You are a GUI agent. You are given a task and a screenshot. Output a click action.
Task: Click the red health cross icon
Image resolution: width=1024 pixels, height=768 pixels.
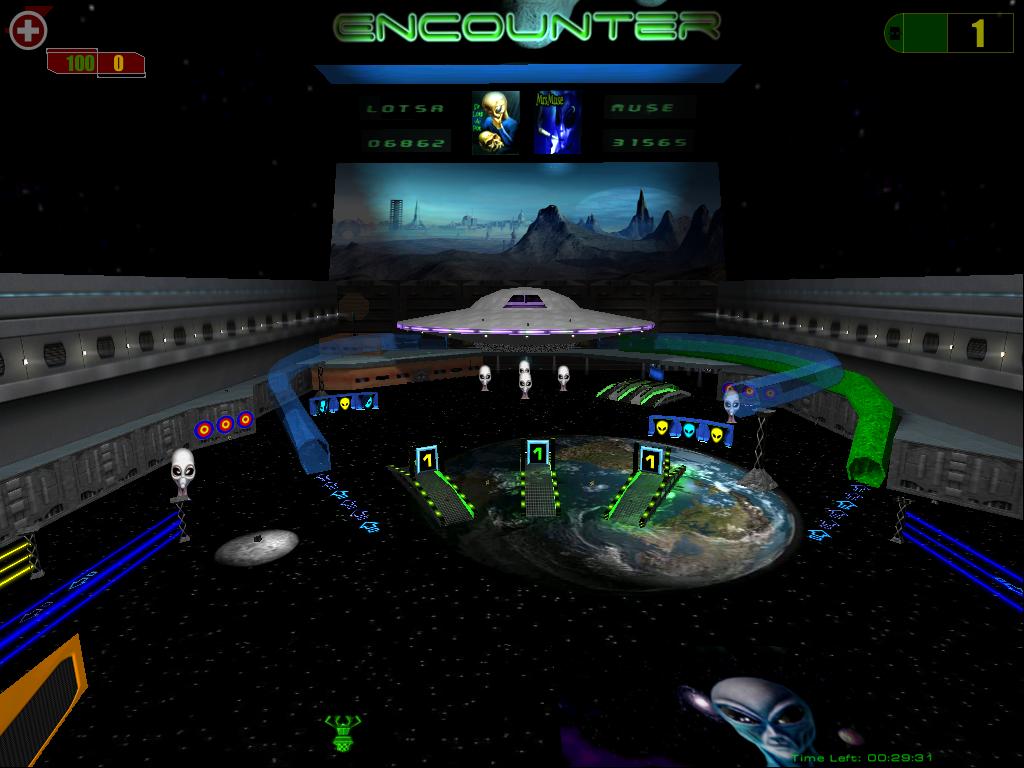tap(28, 30)
